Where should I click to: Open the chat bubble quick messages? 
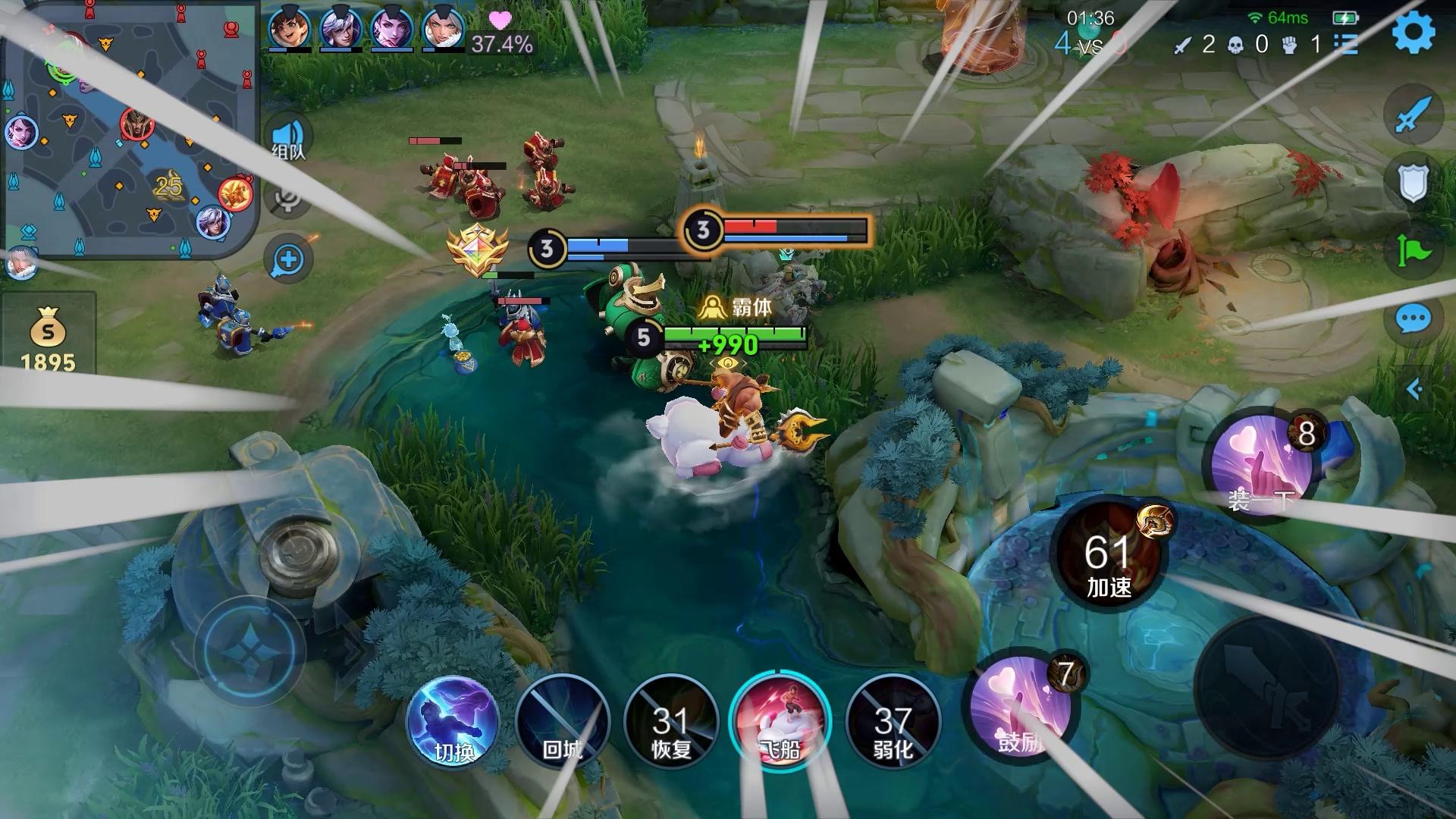tap(1413, 319)
